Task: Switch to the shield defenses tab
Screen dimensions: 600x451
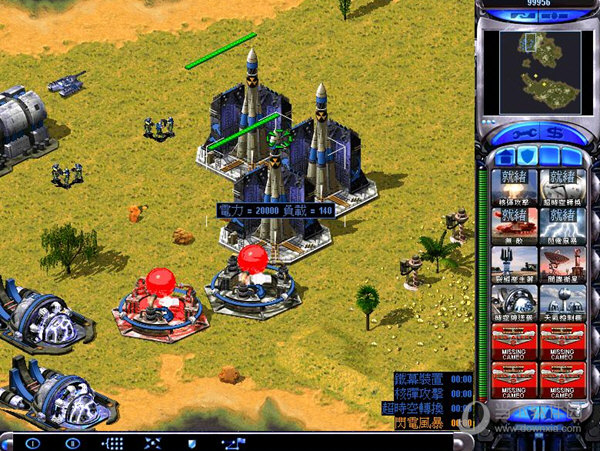Action: [x=527, y=155]
